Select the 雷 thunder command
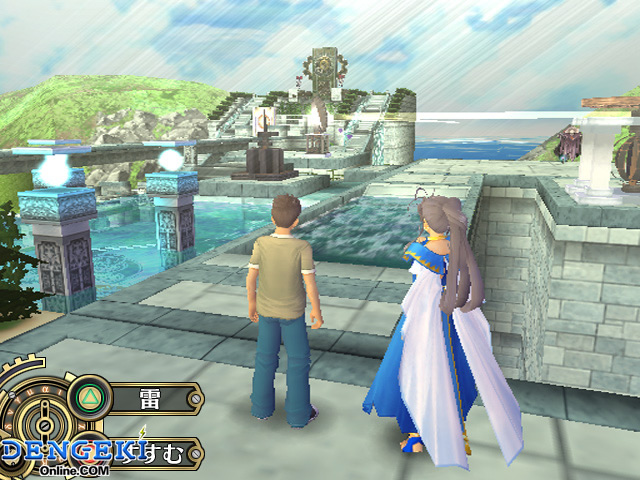This screenshot has height=480, width=640. (148, 396)
